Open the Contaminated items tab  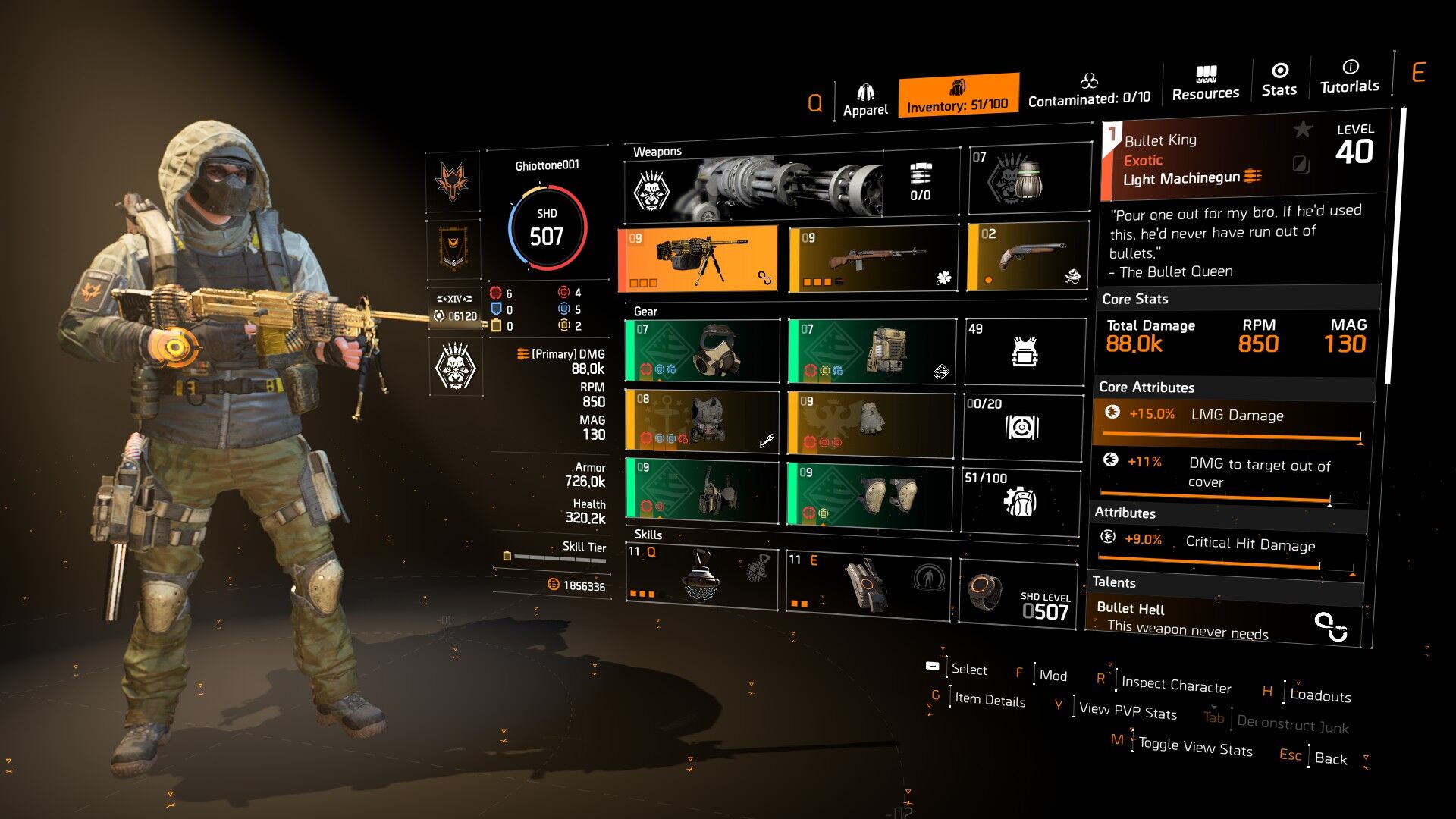[x=1089, y=90]
